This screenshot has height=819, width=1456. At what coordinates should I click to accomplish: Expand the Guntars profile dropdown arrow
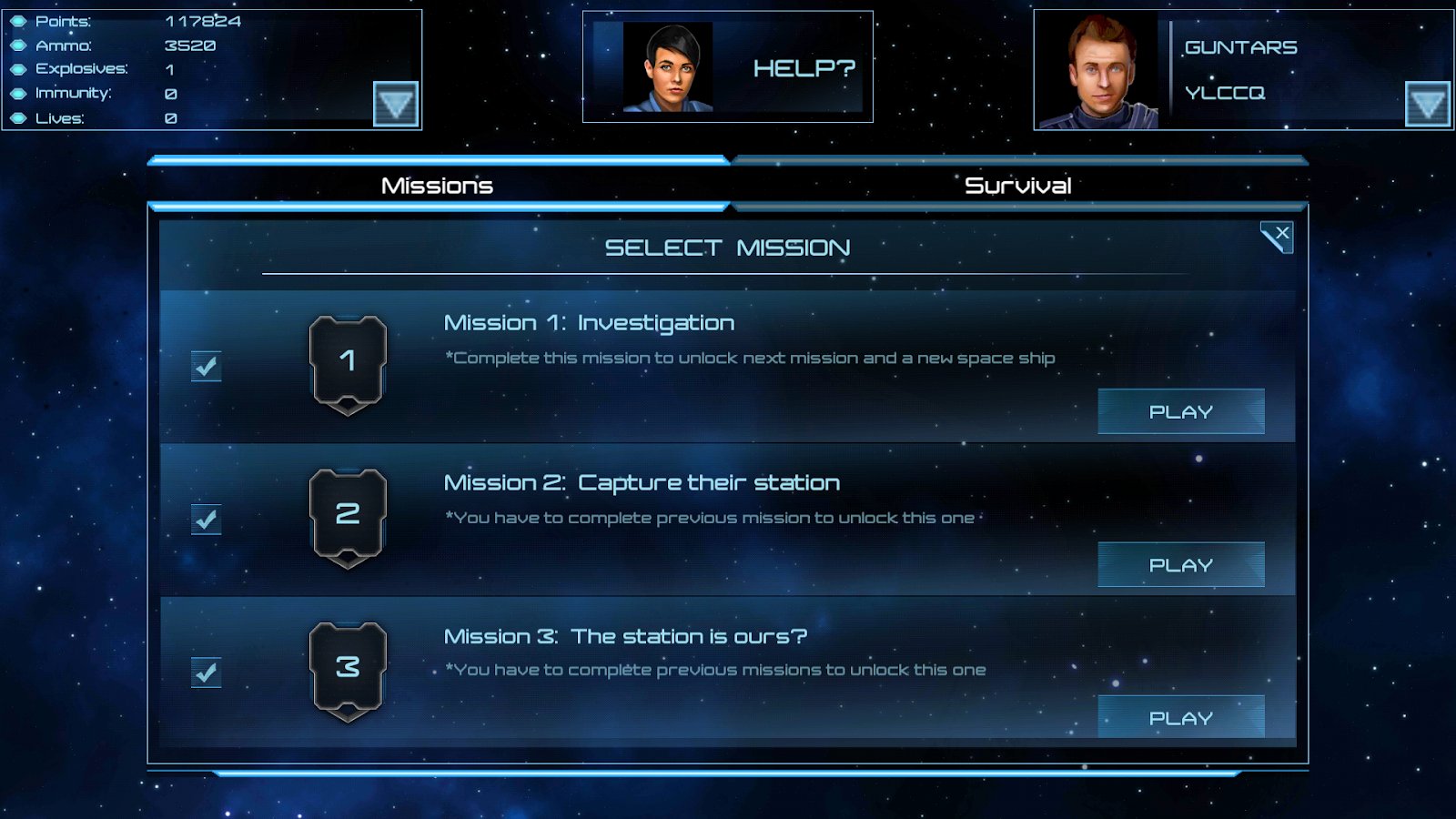pyautogui.click(x=1427, y=104)
